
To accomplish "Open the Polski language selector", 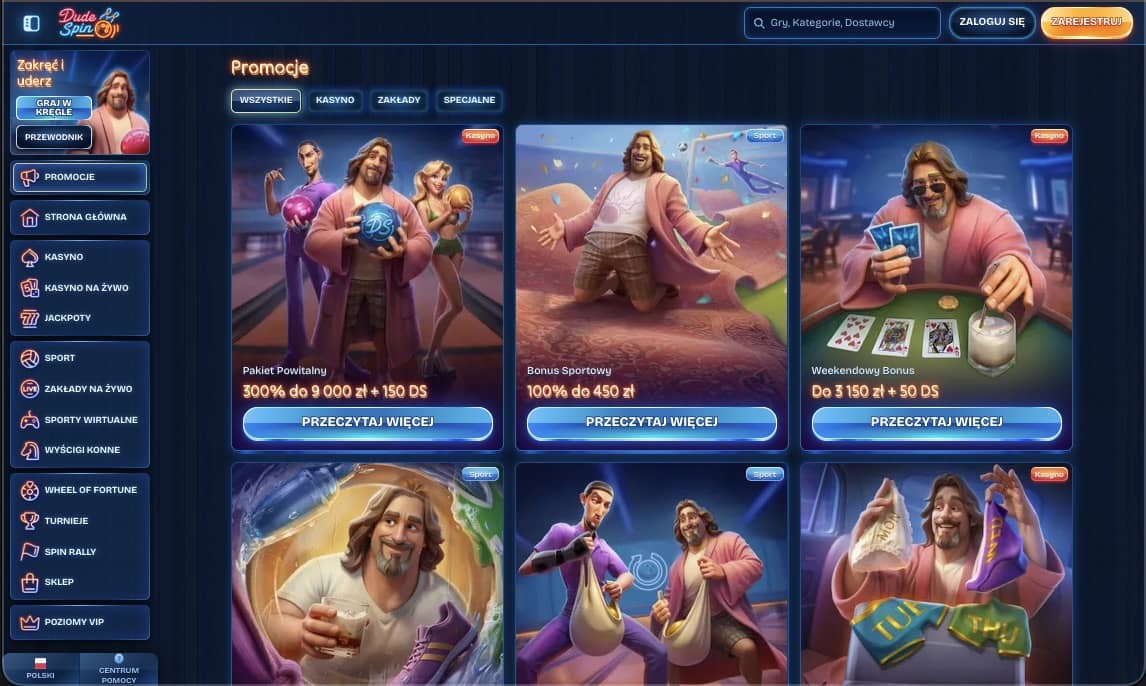I will coord(41,669).
